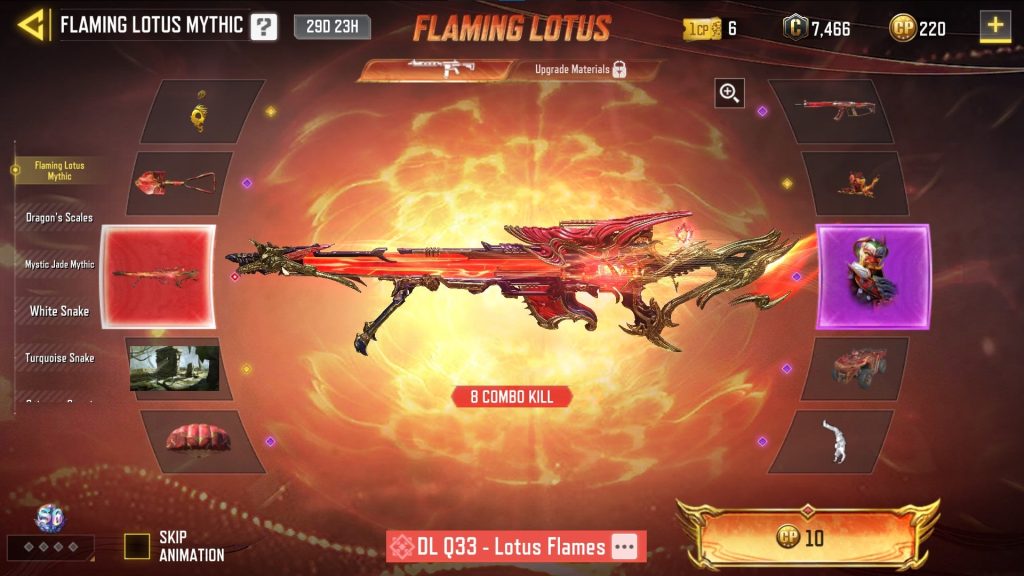Select the Turquoise Snake draw
This screenshot has height=576, width=1024.
(59, 357)
